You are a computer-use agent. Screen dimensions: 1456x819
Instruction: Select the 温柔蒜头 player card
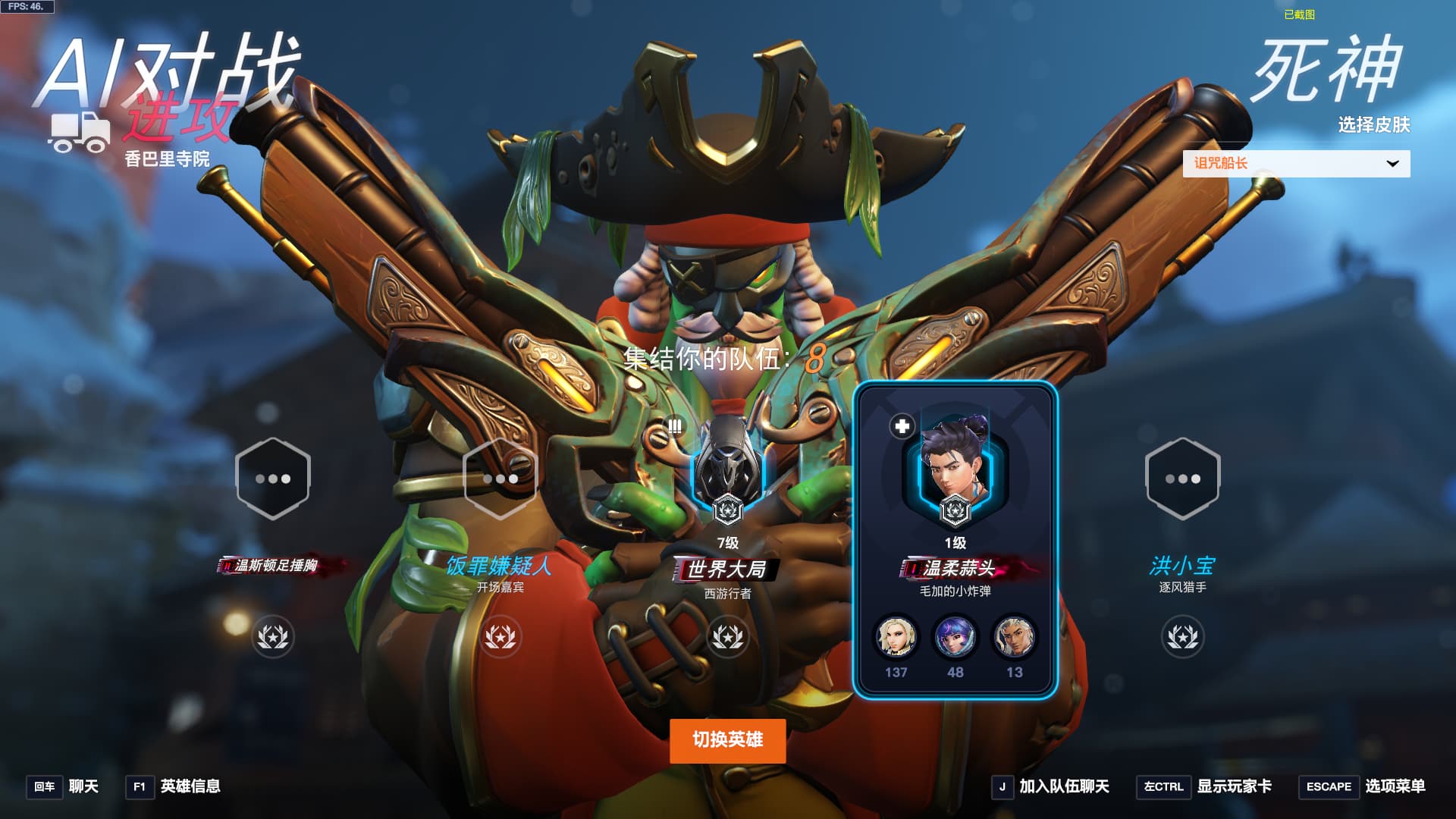(955, 540)
